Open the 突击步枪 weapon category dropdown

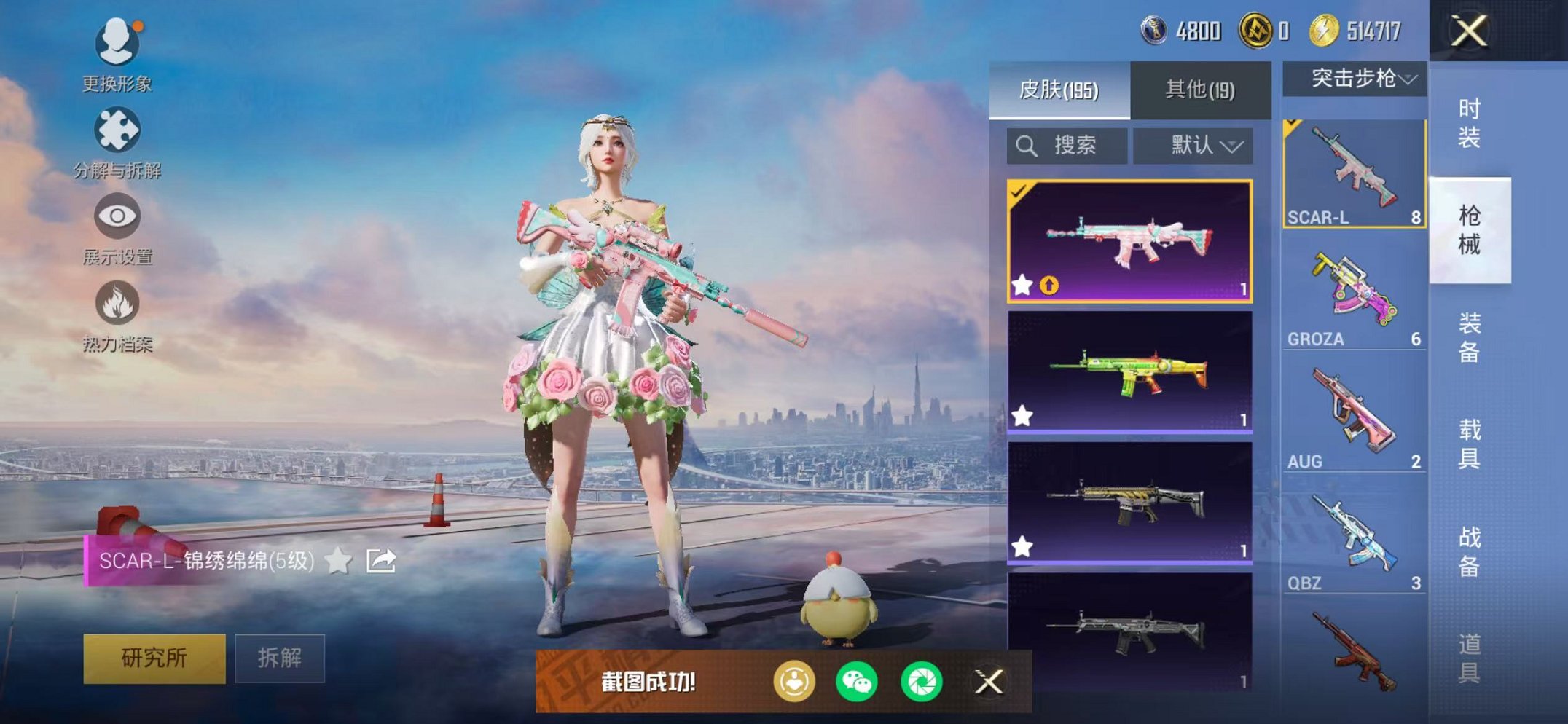(x=1354, y=81)
